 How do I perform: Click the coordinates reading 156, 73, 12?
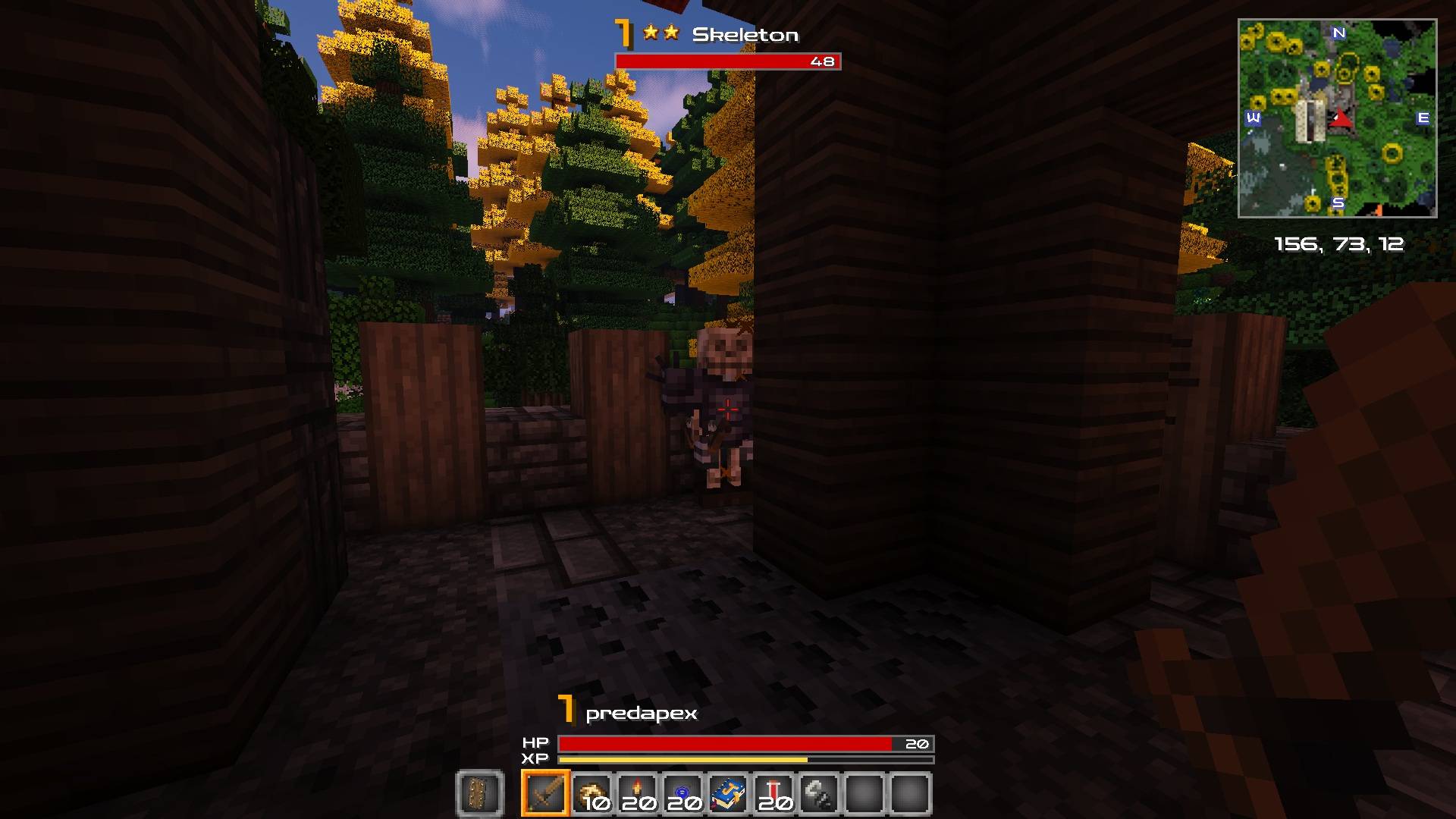pyautogui.click(x=1338, y=244)
